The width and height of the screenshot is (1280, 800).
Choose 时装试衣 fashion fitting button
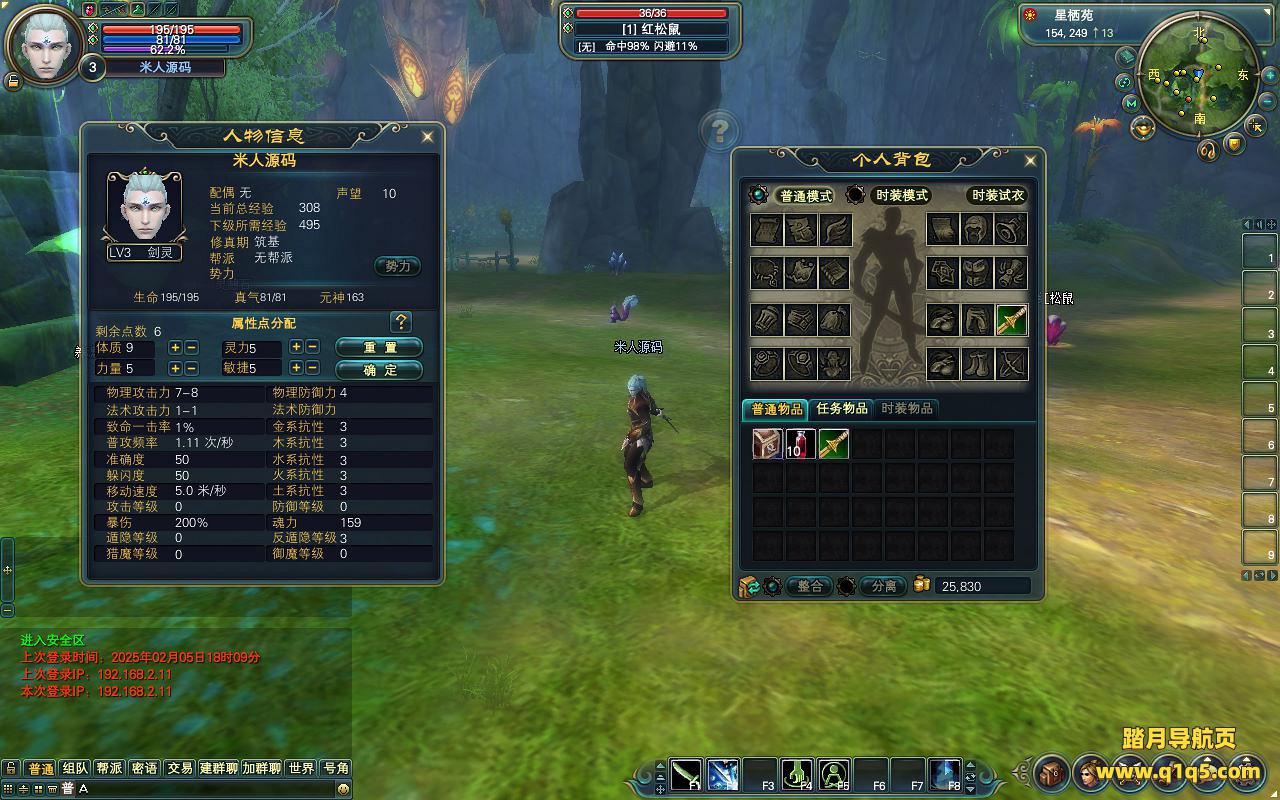997,196
